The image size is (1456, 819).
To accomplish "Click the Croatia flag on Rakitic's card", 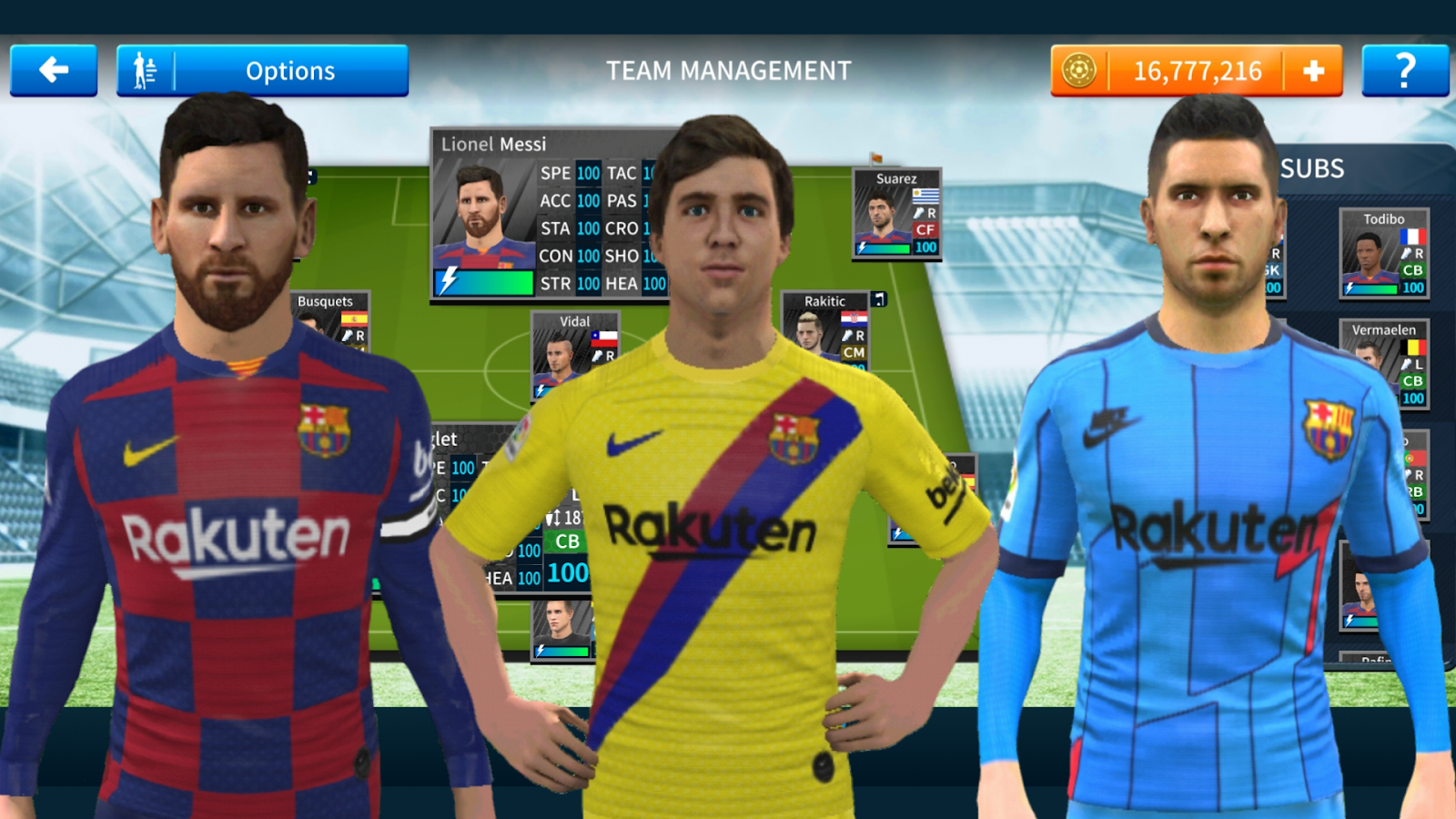I will point(854,319).
